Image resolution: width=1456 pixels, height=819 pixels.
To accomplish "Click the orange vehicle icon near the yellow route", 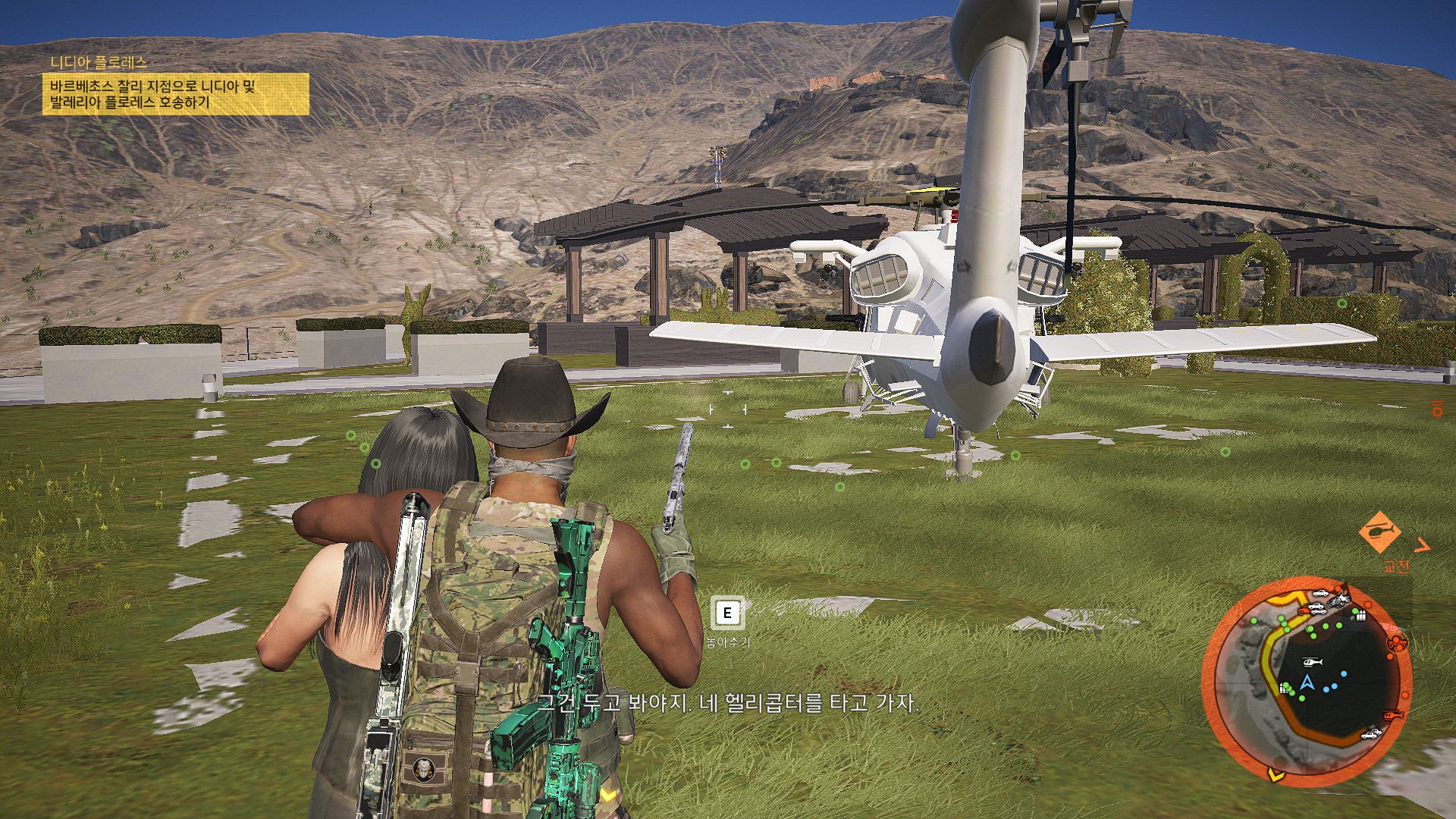I will pos(1303,610).
